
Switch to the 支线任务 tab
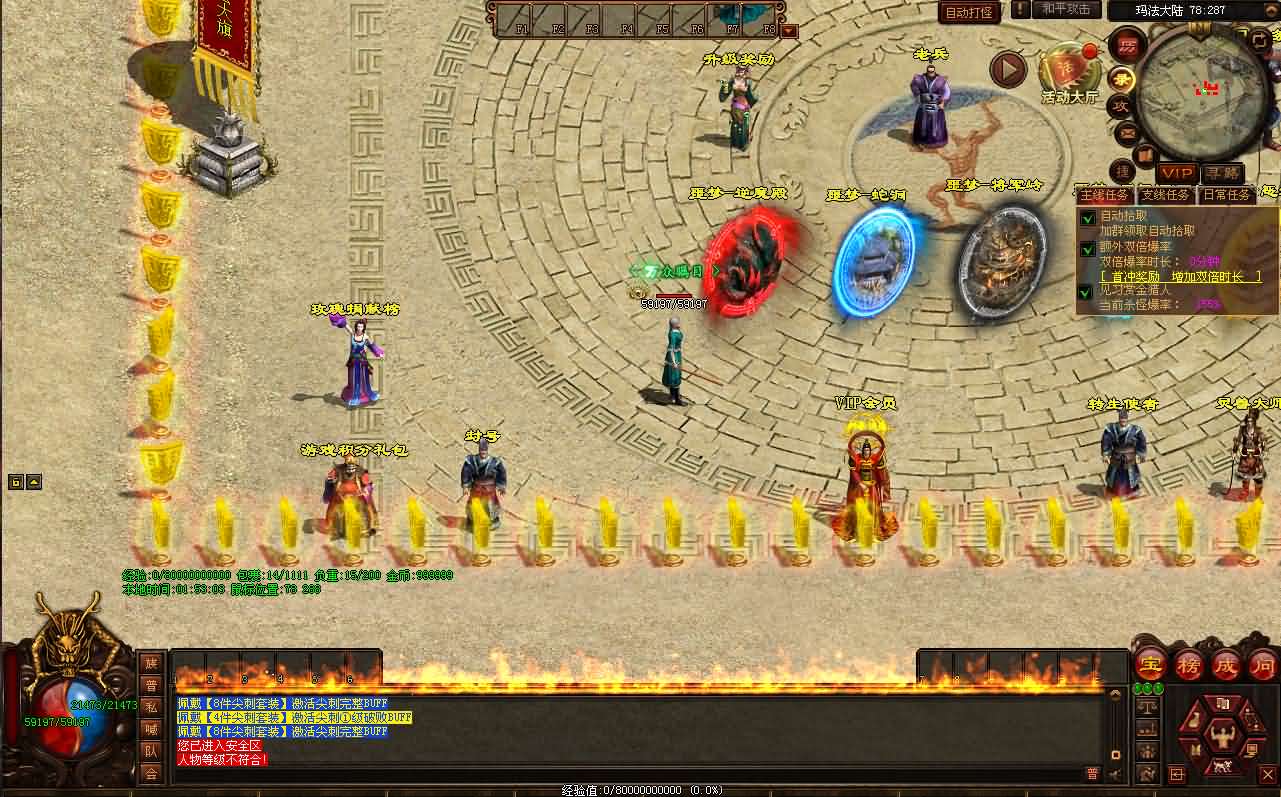coord(1166,195)
